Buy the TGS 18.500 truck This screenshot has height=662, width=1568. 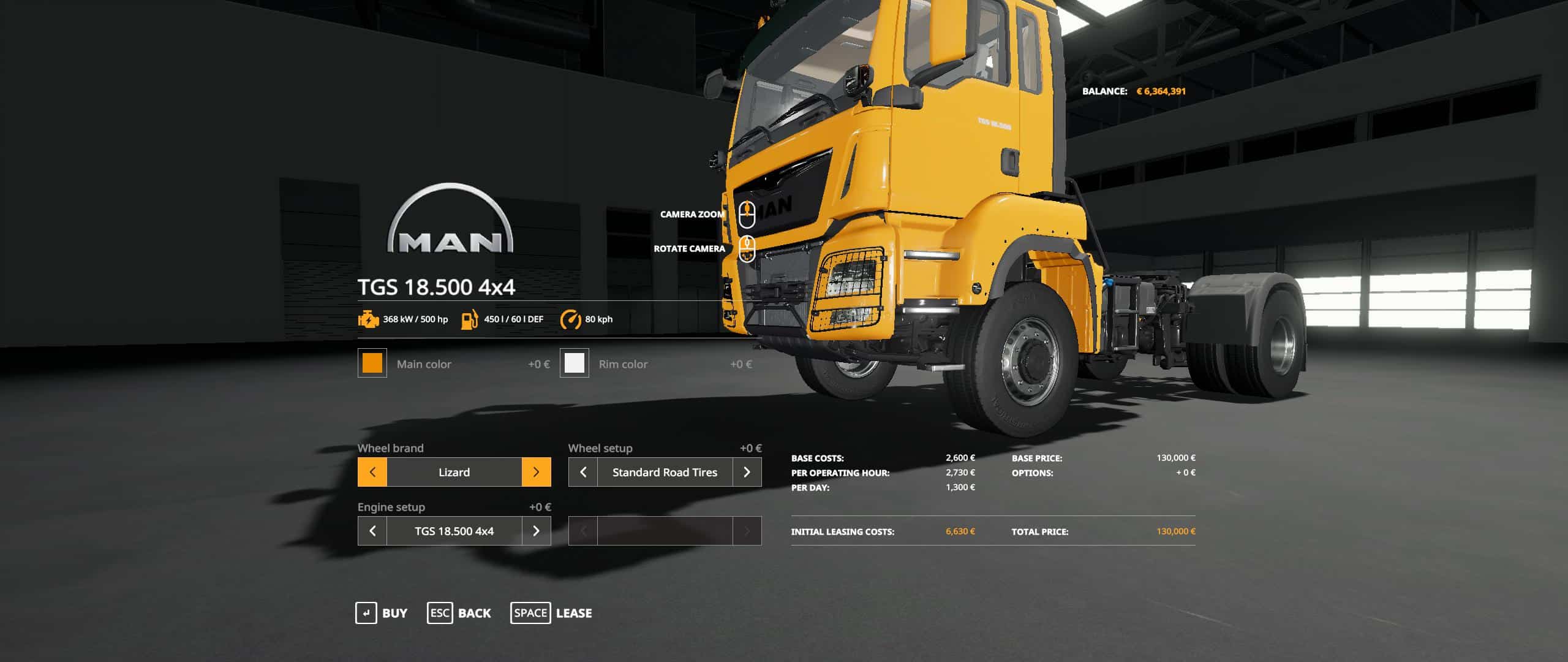pyautogui.click(x=382, y=613)
